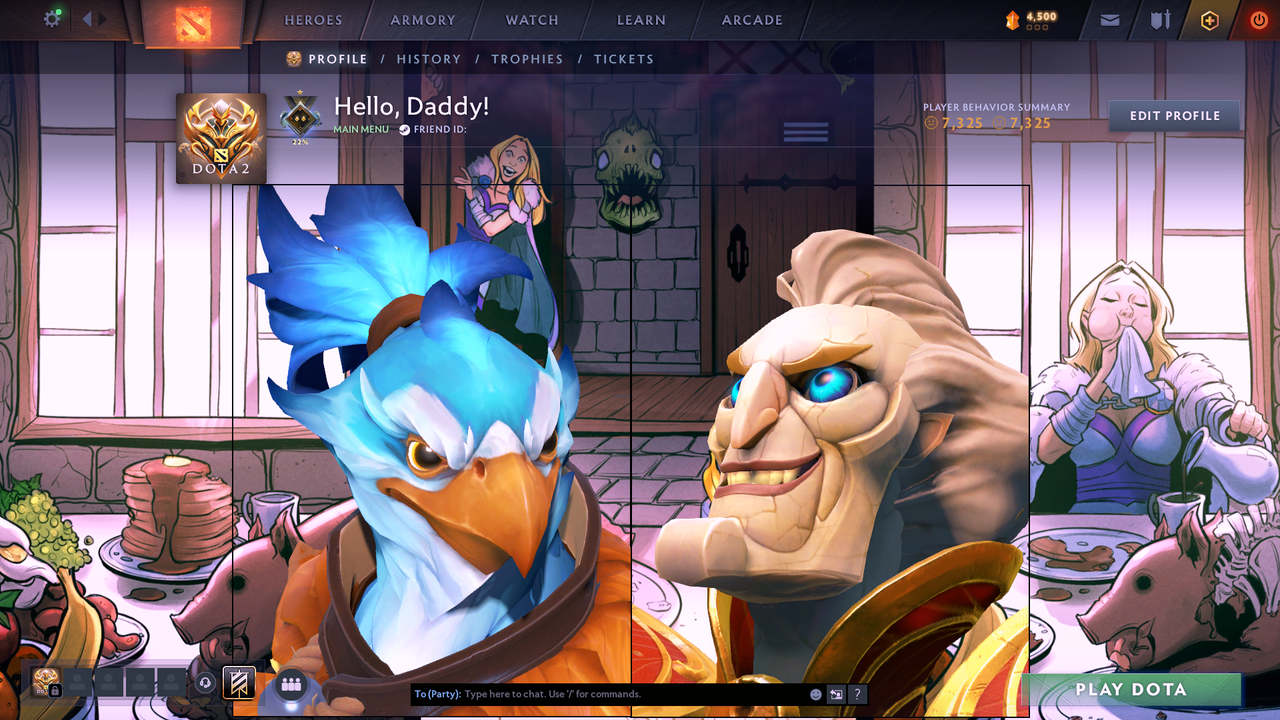Toggle the translate chat icon

click(x=836, y=693)
